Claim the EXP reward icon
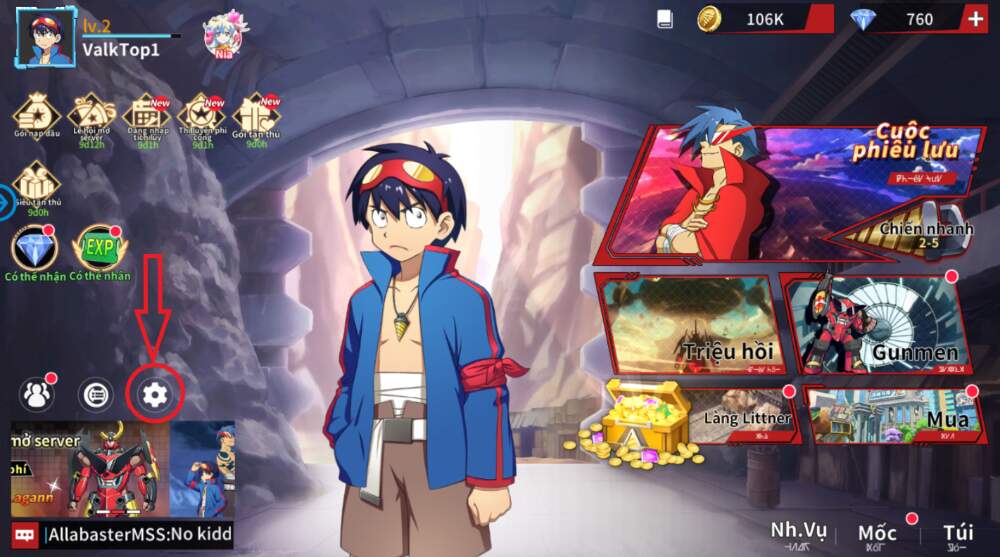Viewport: 1000px width, 557px height. point(98,250)
